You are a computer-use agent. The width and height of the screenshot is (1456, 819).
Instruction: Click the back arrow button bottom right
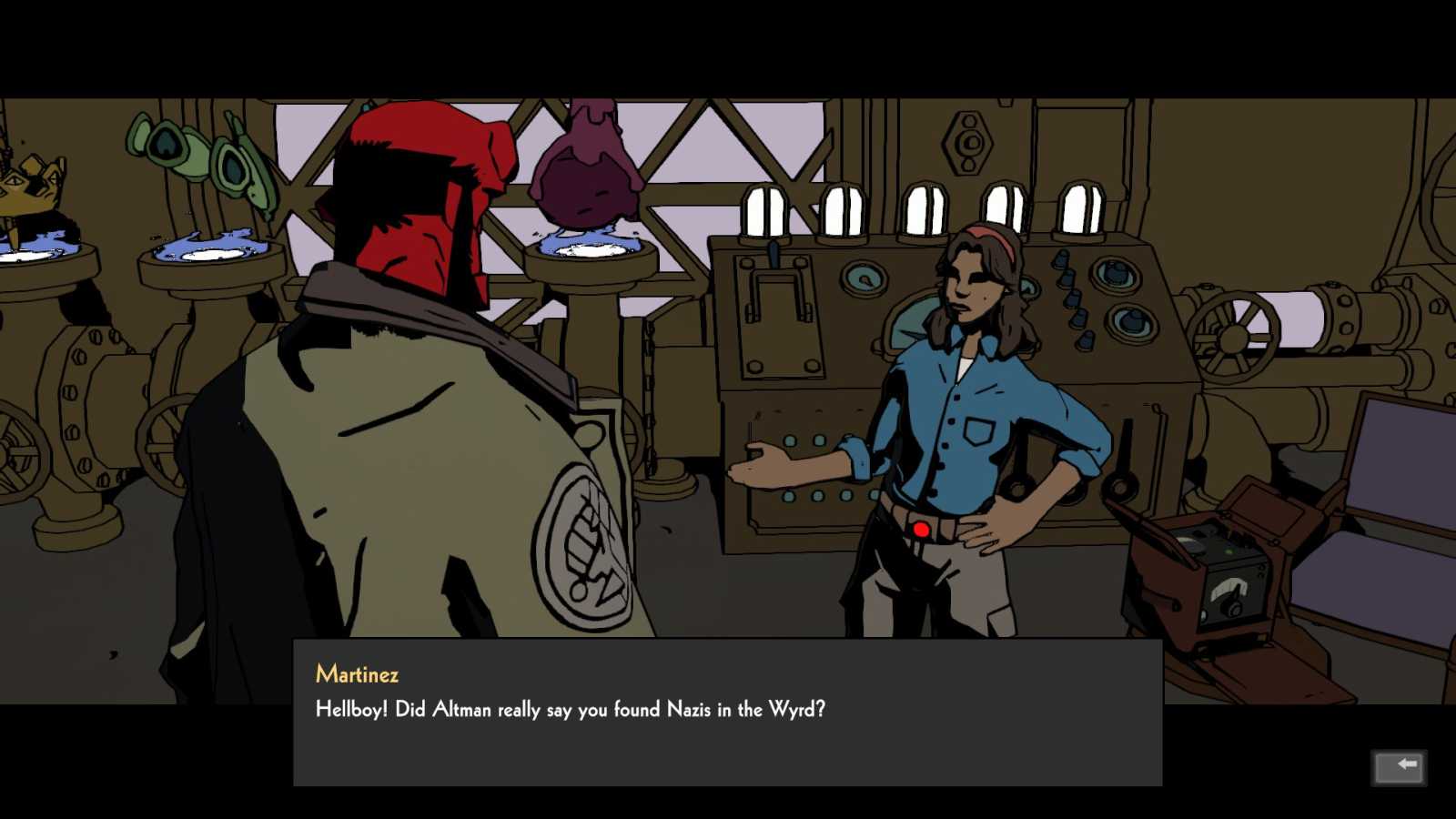[1399, 767]
